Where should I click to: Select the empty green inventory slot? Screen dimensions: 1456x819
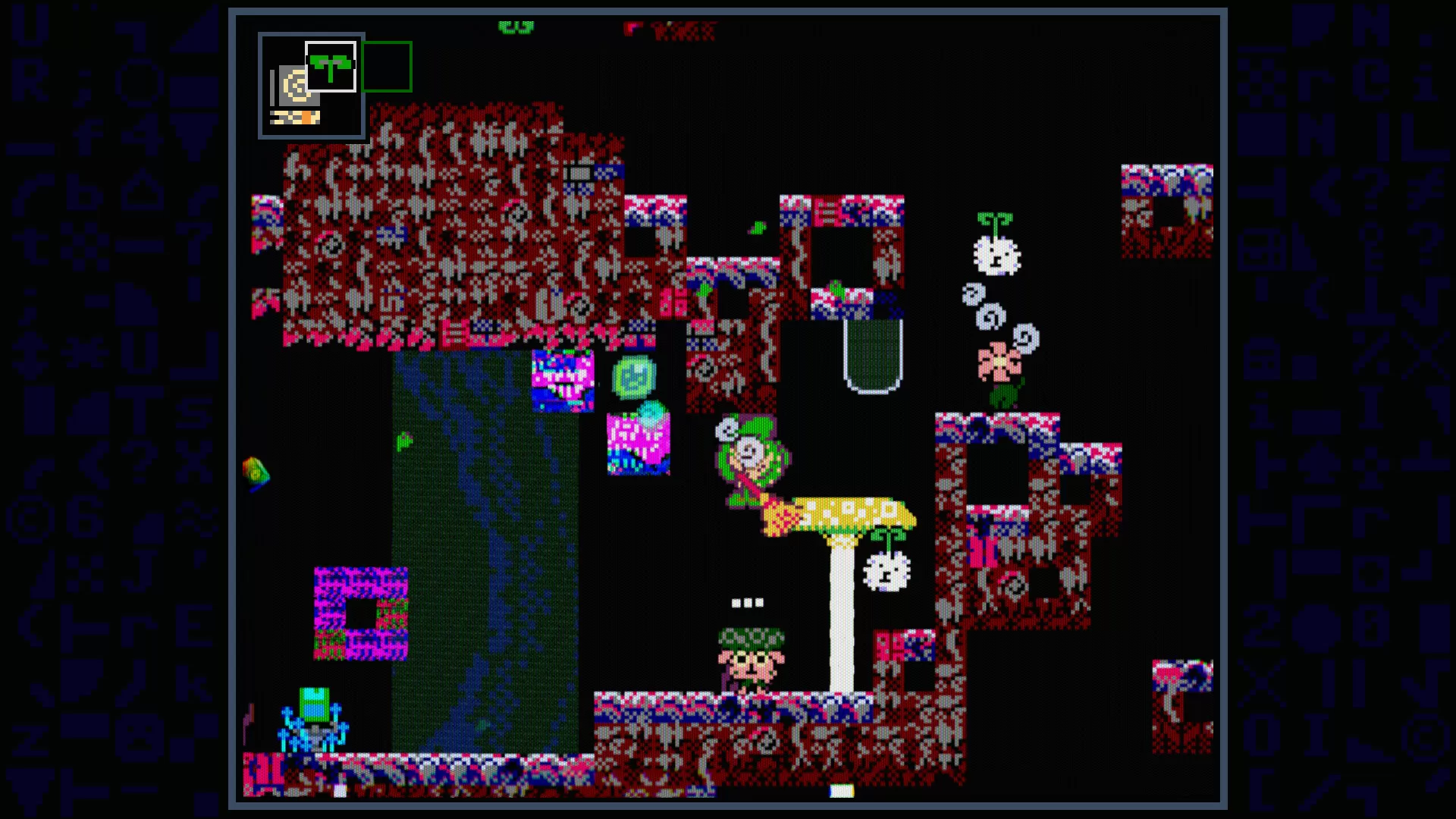[387, 66]
